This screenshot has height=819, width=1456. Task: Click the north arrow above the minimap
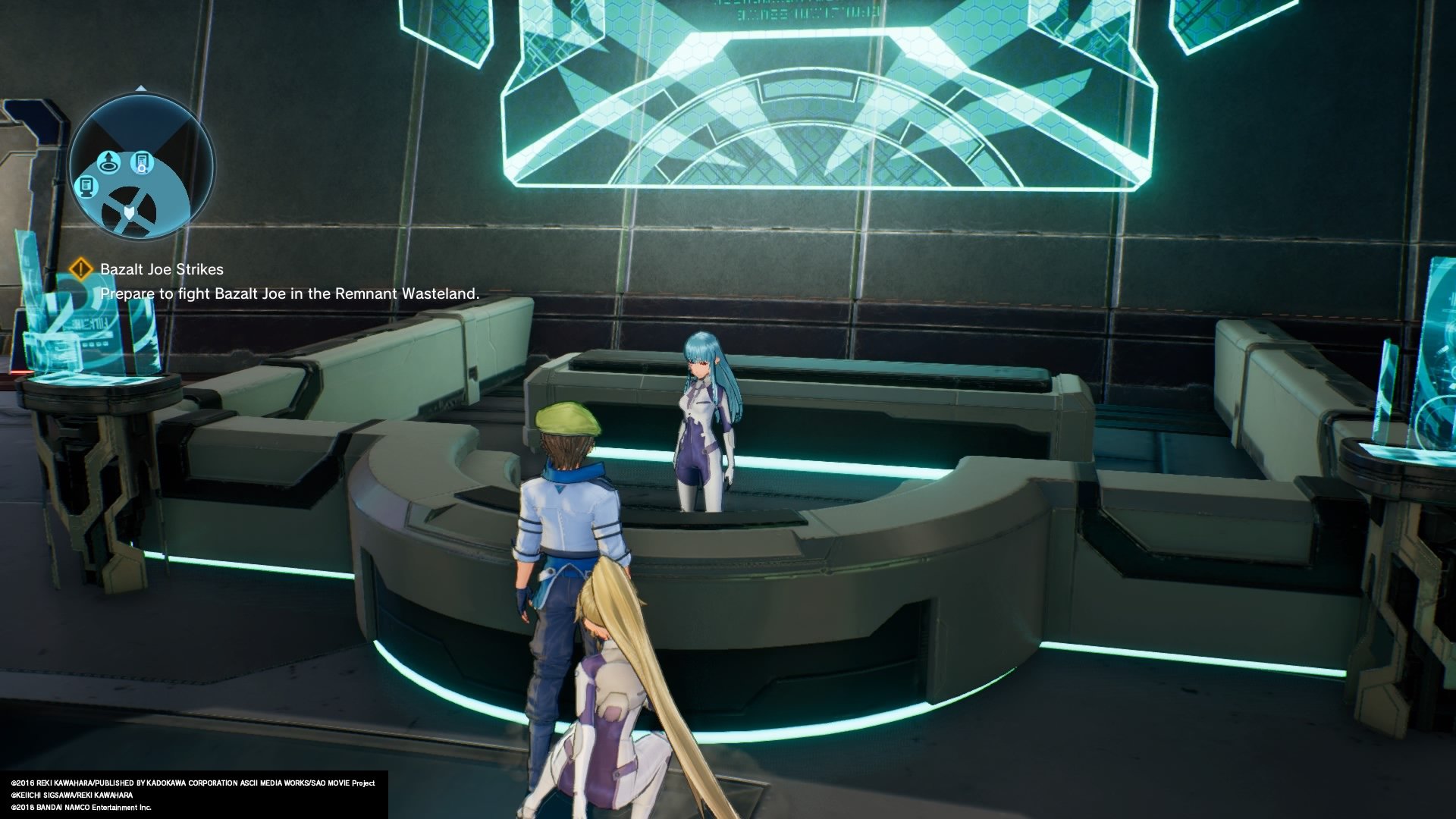click(140, 88)
